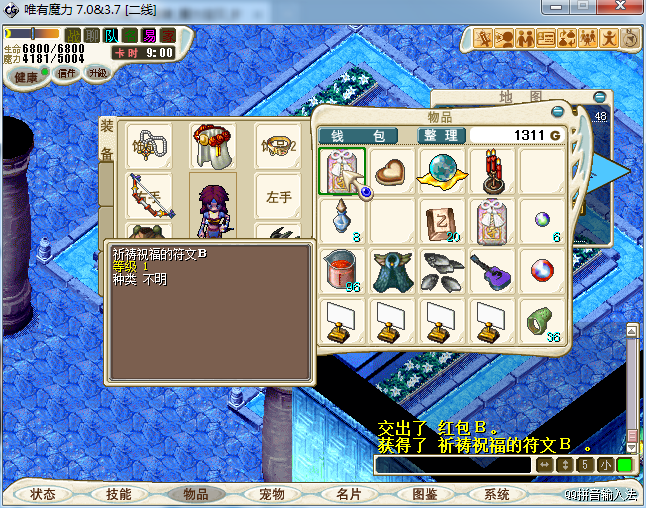Viewport: 646px width, 508px height.
Task: Select the purple guitar item
Action: pos(492,270)
